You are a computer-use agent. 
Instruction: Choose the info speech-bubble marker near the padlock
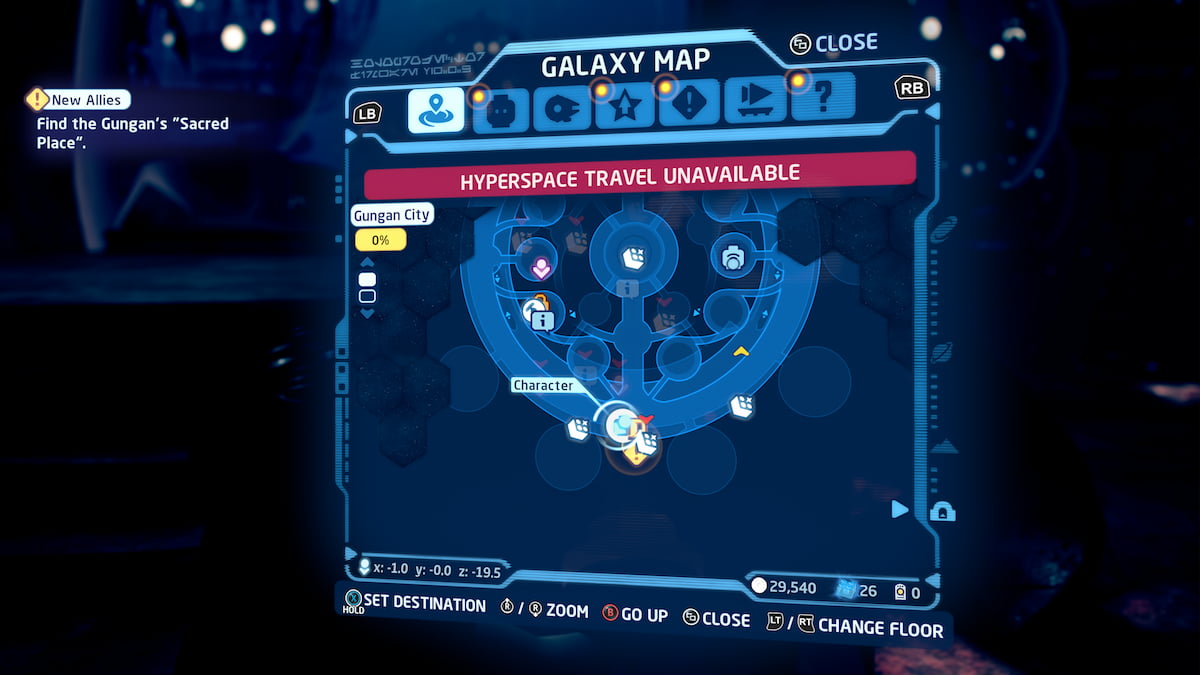pos(543,320)
